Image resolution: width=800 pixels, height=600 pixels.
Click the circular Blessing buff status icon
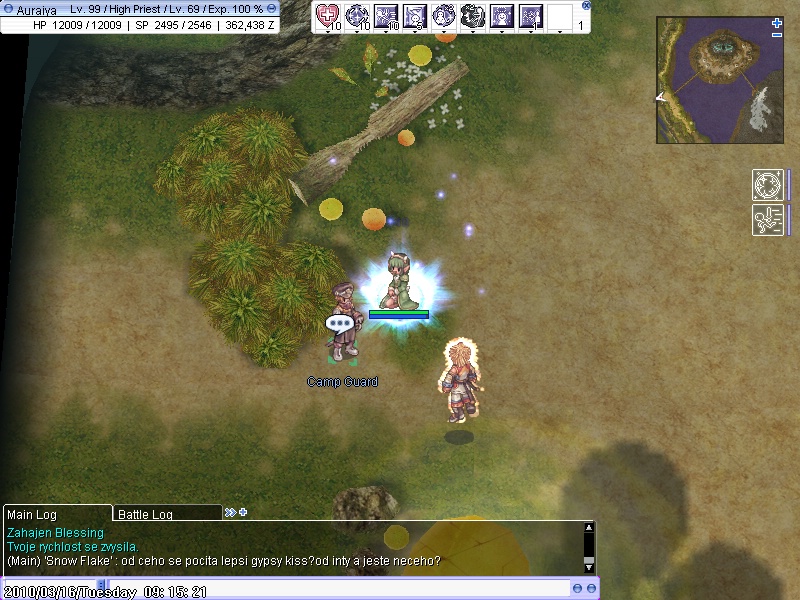[766, 185]
